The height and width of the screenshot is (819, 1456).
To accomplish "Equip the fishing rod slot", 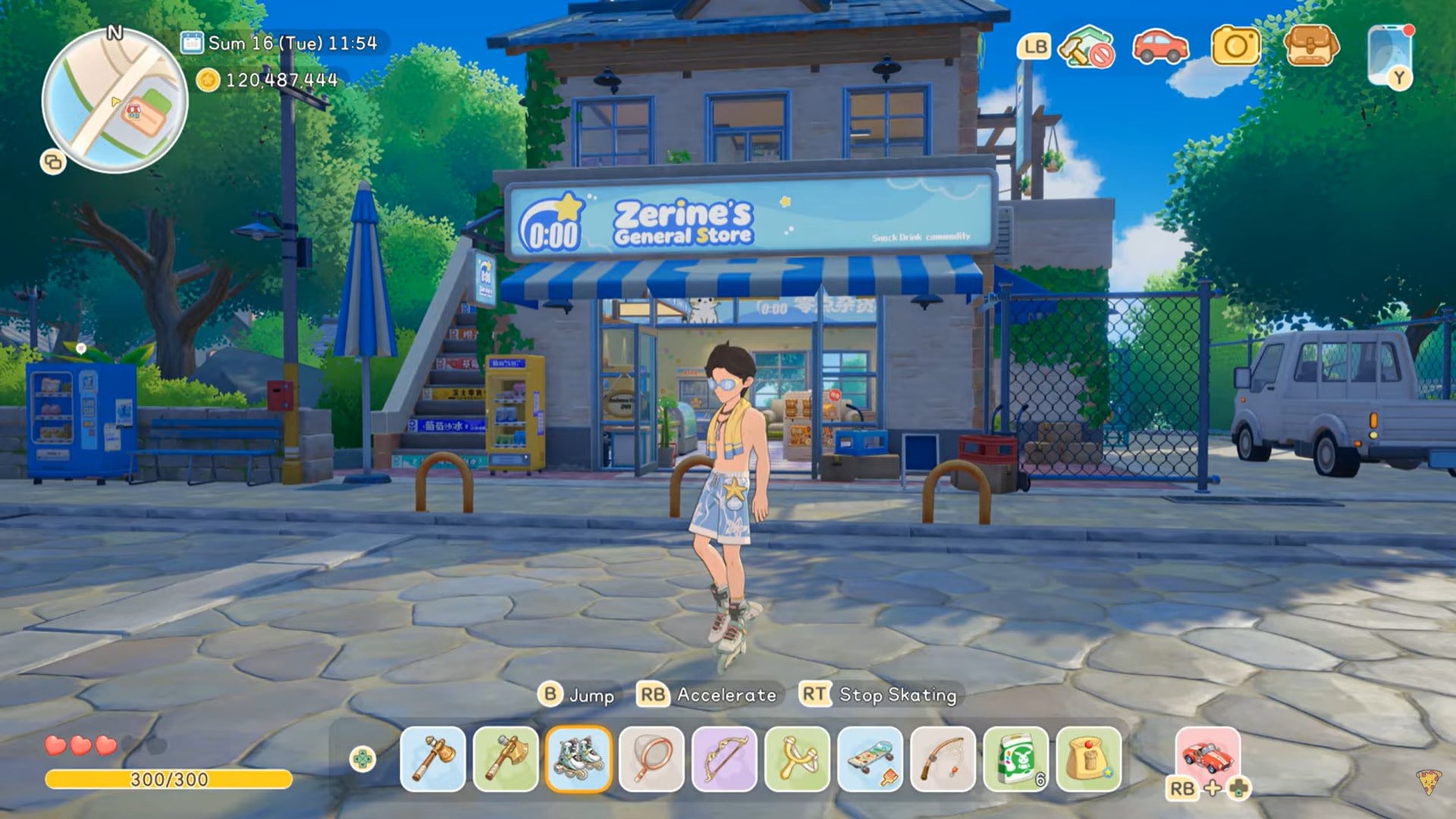I will (x=943, y=759).
